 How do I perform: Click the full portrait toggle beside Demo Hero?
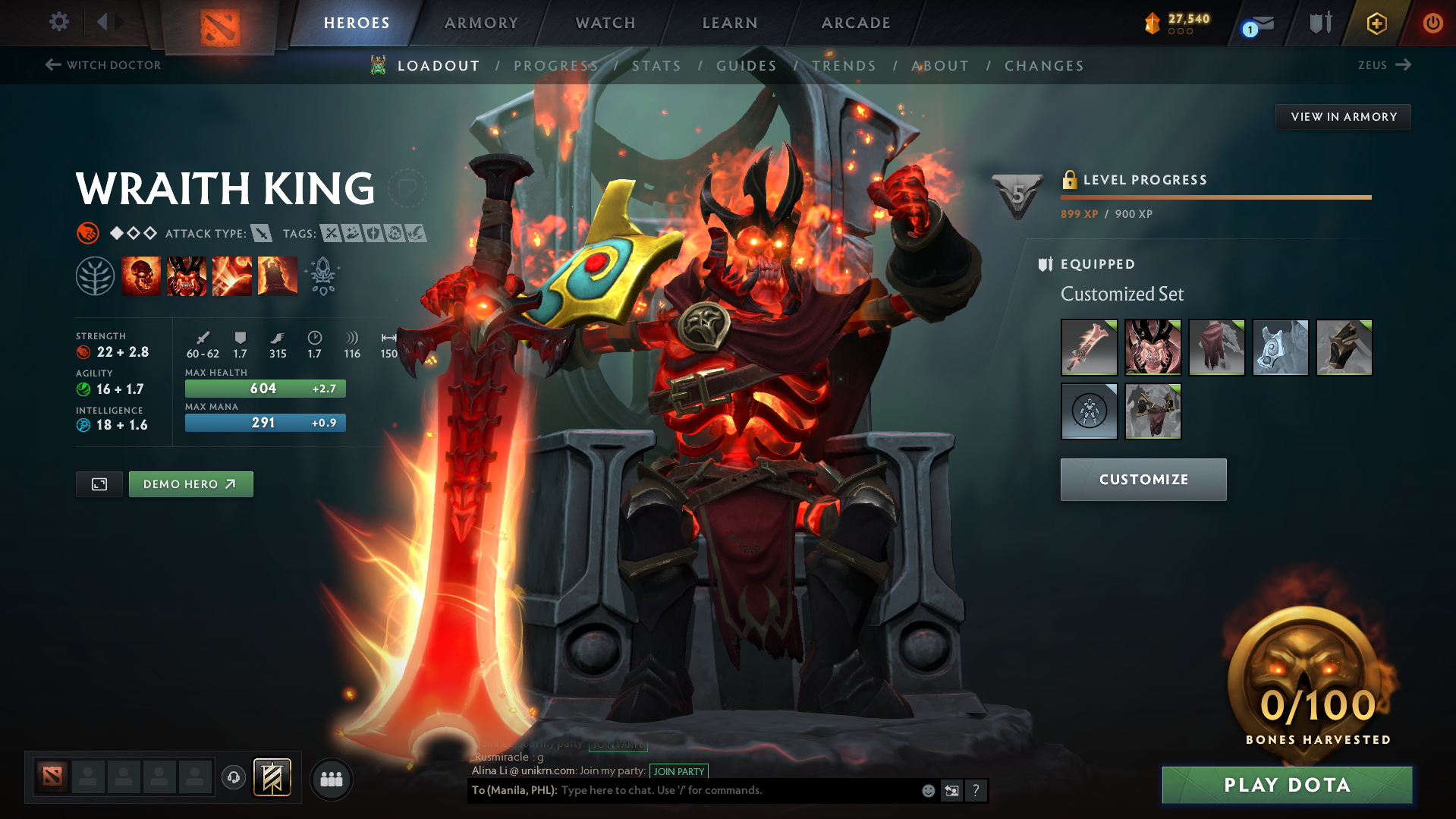pyautogui.click(x=99, y=484)
